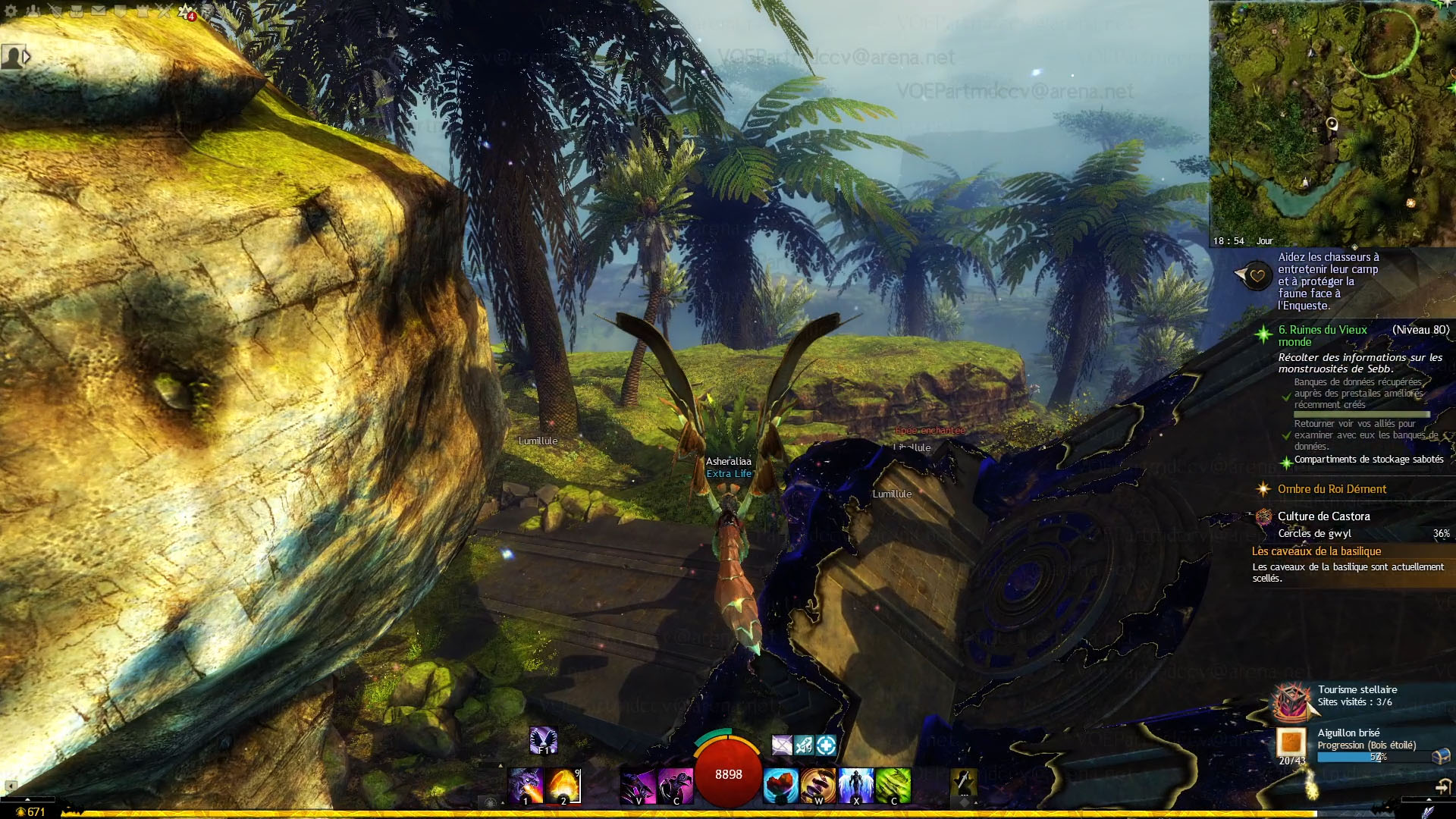Click the minimap
Viewport: 1456px width, 819px height.
coord(1332,121)
